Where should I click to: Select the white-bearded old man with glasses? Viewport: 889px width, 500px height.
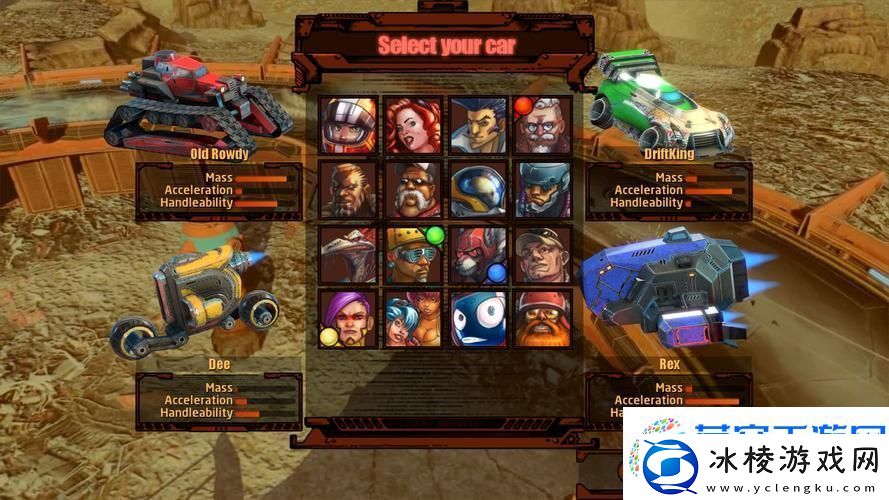click(x=543, y=125)
